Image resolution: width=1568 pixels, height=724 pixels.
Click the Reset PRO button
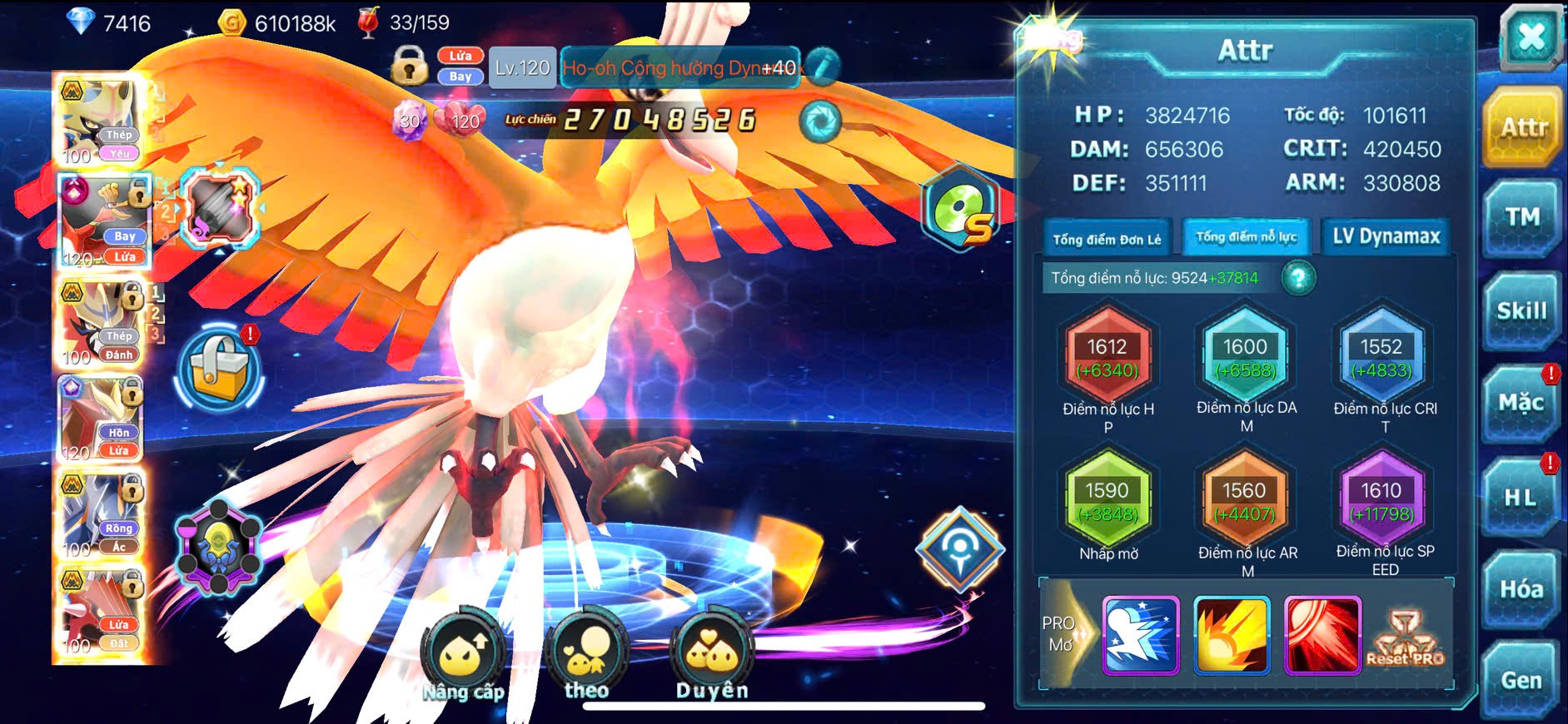pyautogui.click(x=1405, y=638)
